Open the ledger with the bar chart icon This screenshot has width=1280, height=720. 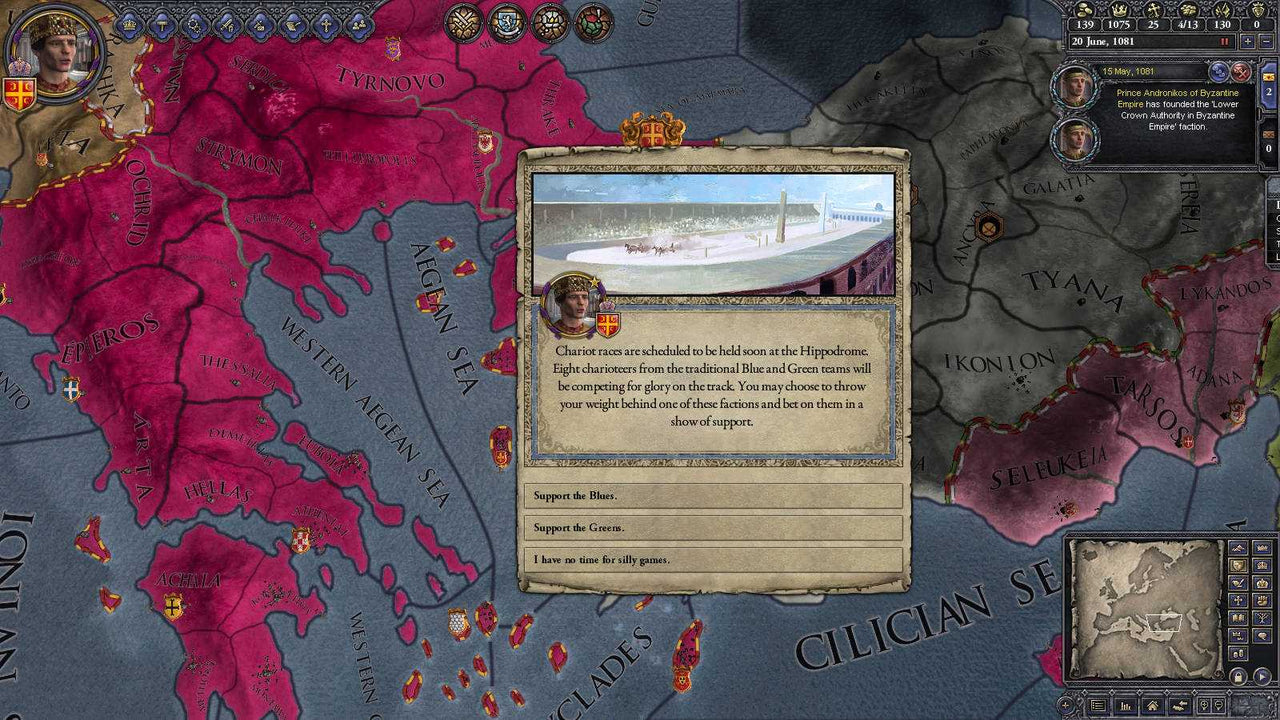(x=1125, y=705)
